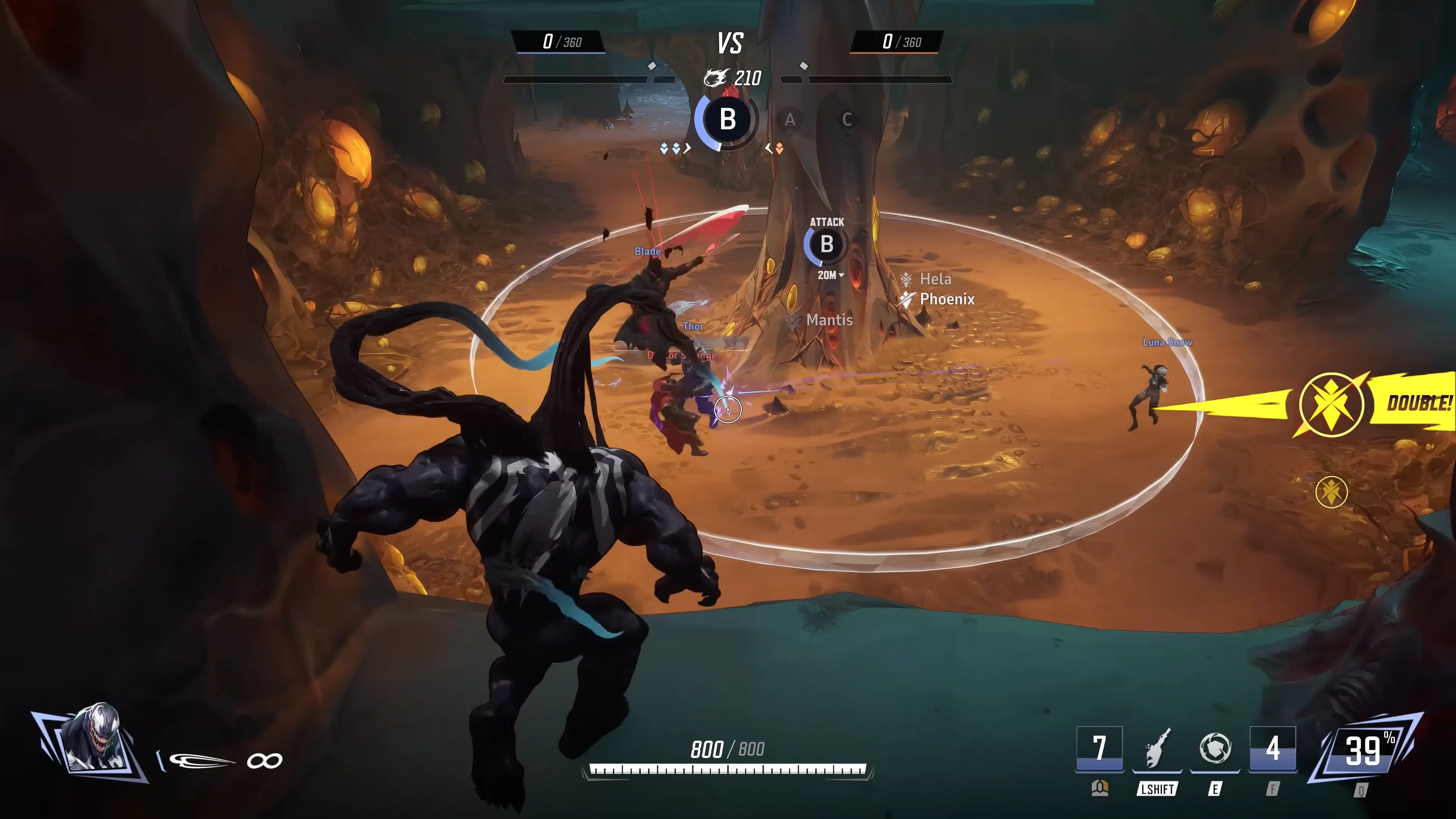Select the dimmed C objective point marker
This screenshot has height=819, width=1456.
tap(847, 120)
